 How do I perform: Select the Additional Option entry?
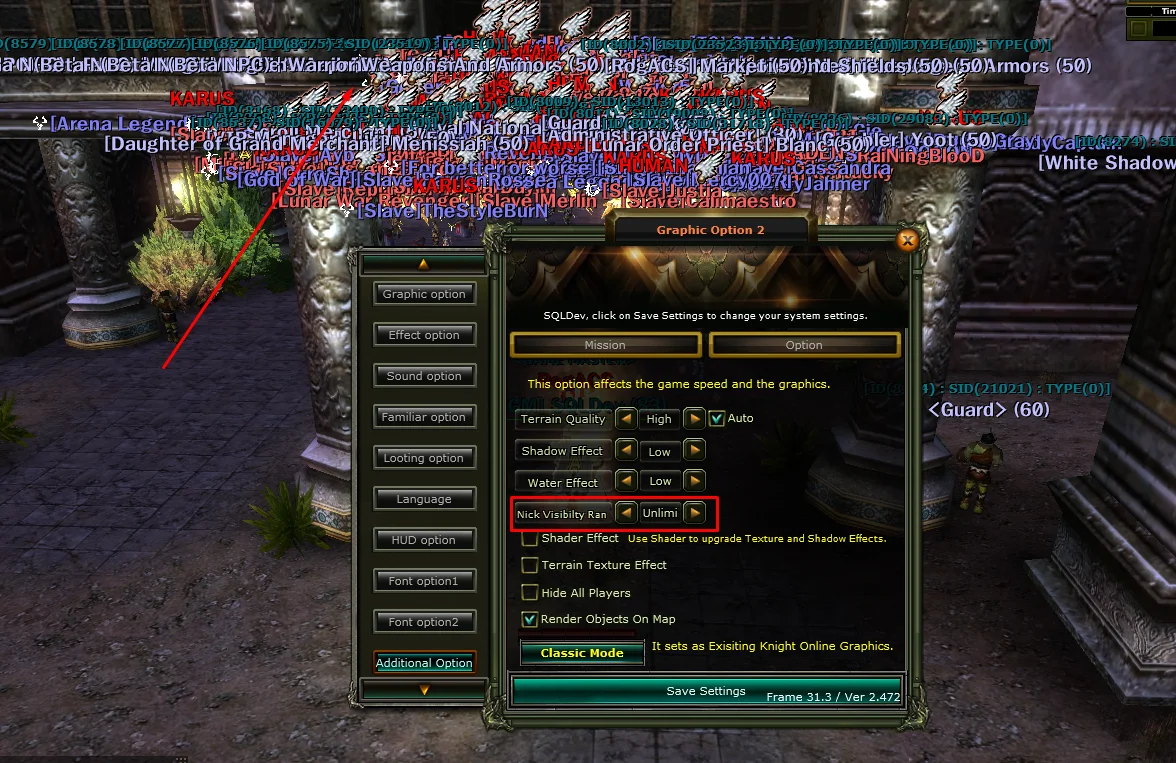[x=424, y=663]
